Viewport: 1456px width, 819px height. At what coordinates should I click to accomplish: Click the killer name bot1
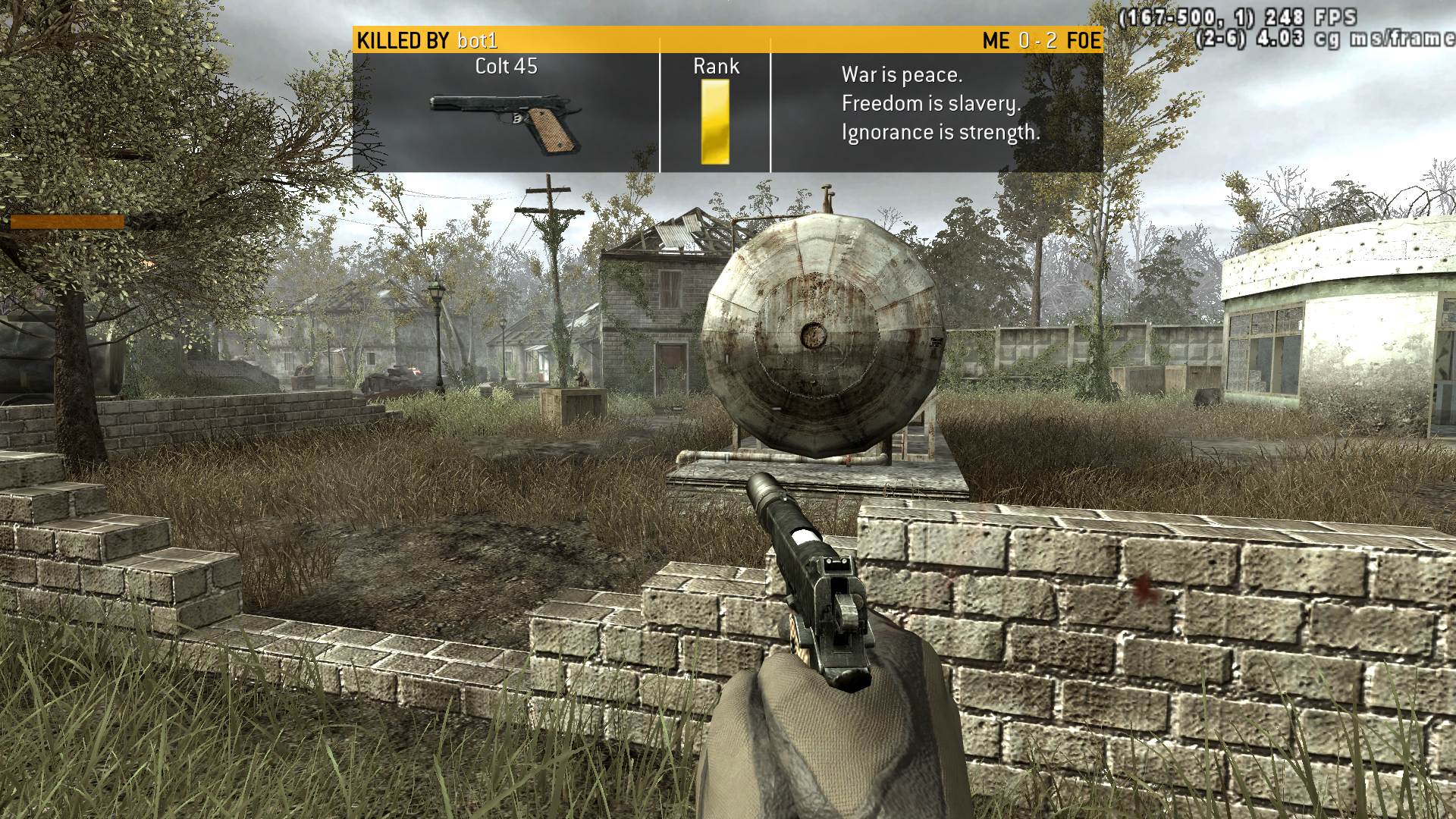point(477,41)
